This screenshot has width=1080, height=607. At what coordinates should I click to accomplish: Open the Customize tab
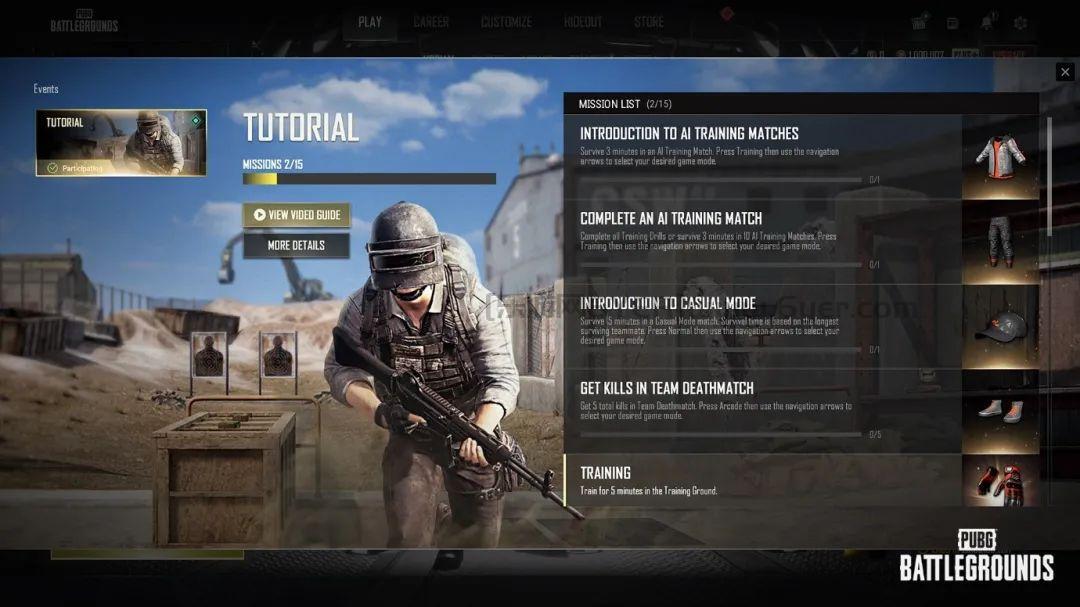(506, 22)
